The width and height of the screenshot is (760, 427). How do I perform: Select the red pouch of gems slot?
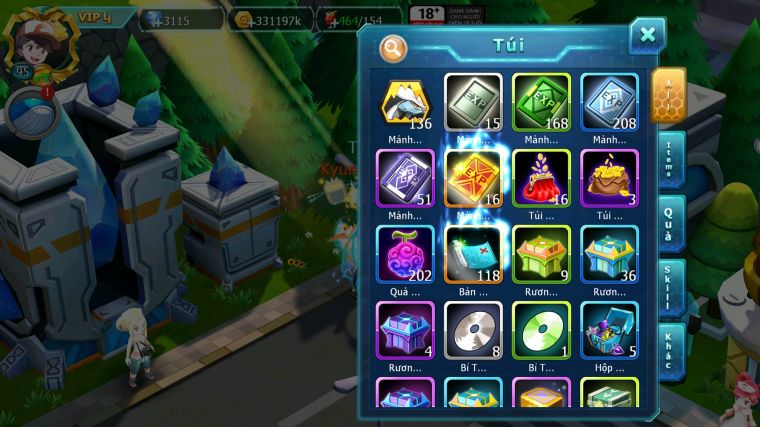tap(541, 179)
